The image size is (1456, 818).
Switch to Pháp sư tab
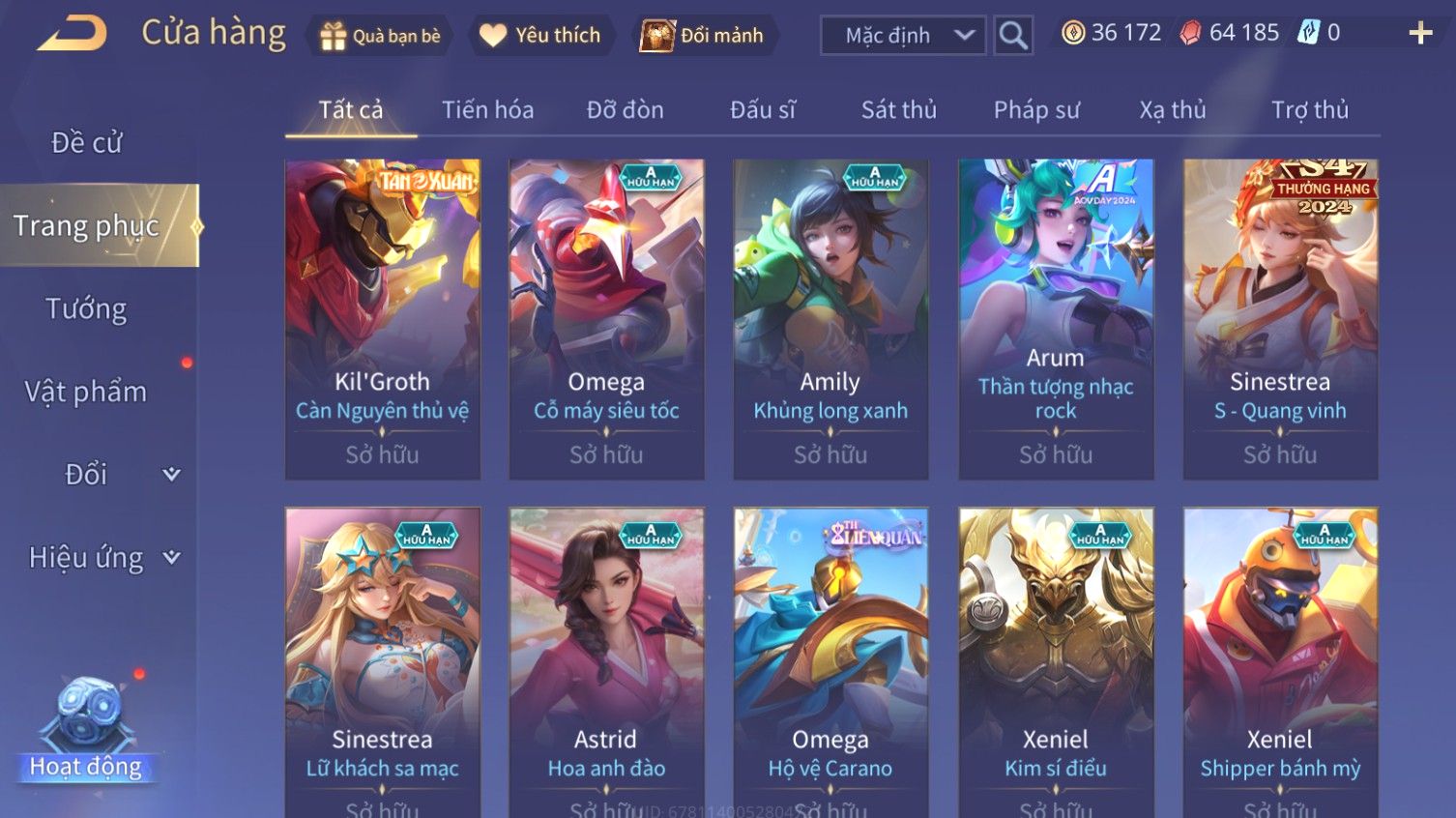point(1036,110)
